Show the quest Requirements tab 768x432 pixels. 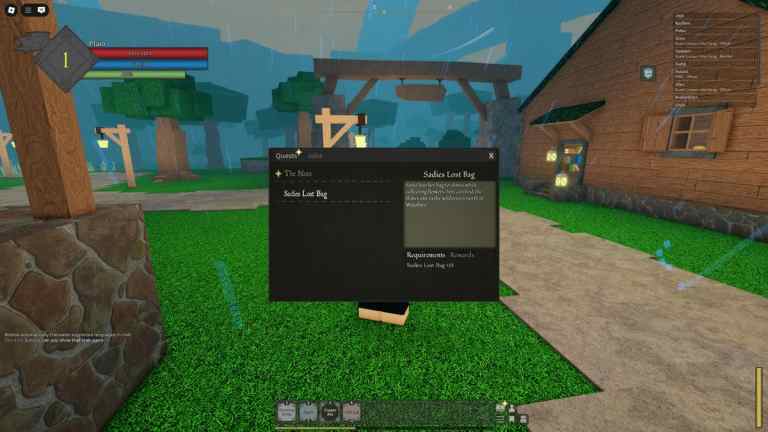(425, 255)
